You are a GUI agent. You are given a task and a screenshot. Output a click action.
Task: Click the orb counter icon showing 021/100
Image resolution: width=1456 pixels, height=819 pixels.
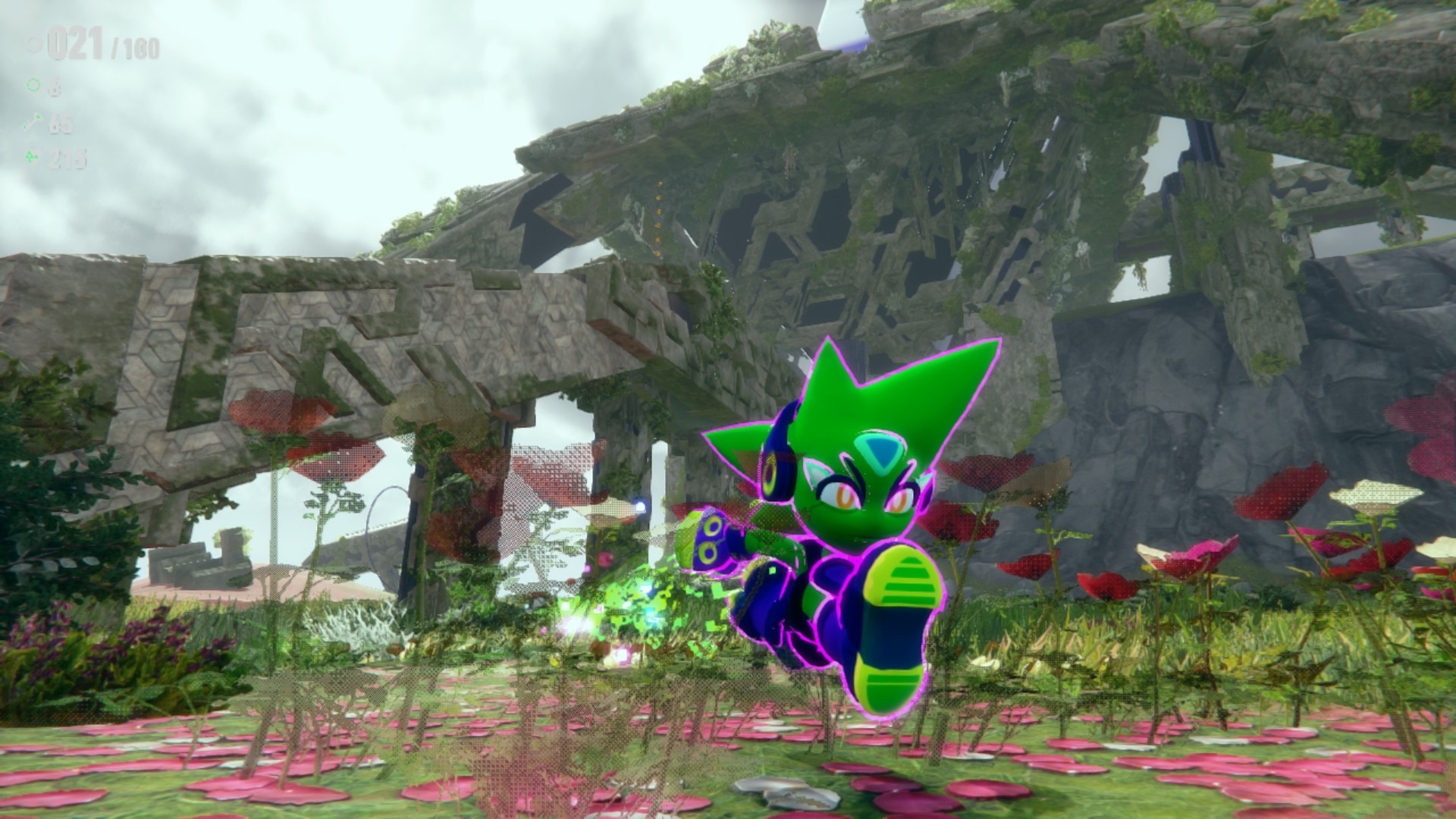point(33,43)
